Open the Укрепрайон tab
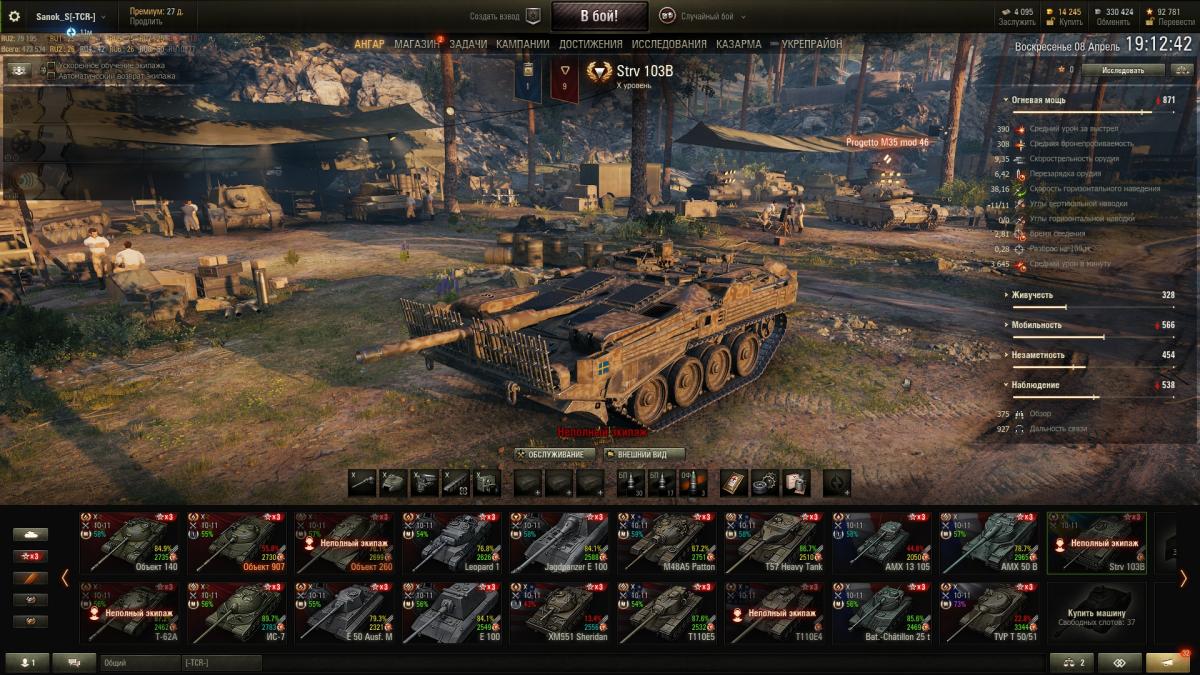Screen dimensions: 1200x675 811,44
